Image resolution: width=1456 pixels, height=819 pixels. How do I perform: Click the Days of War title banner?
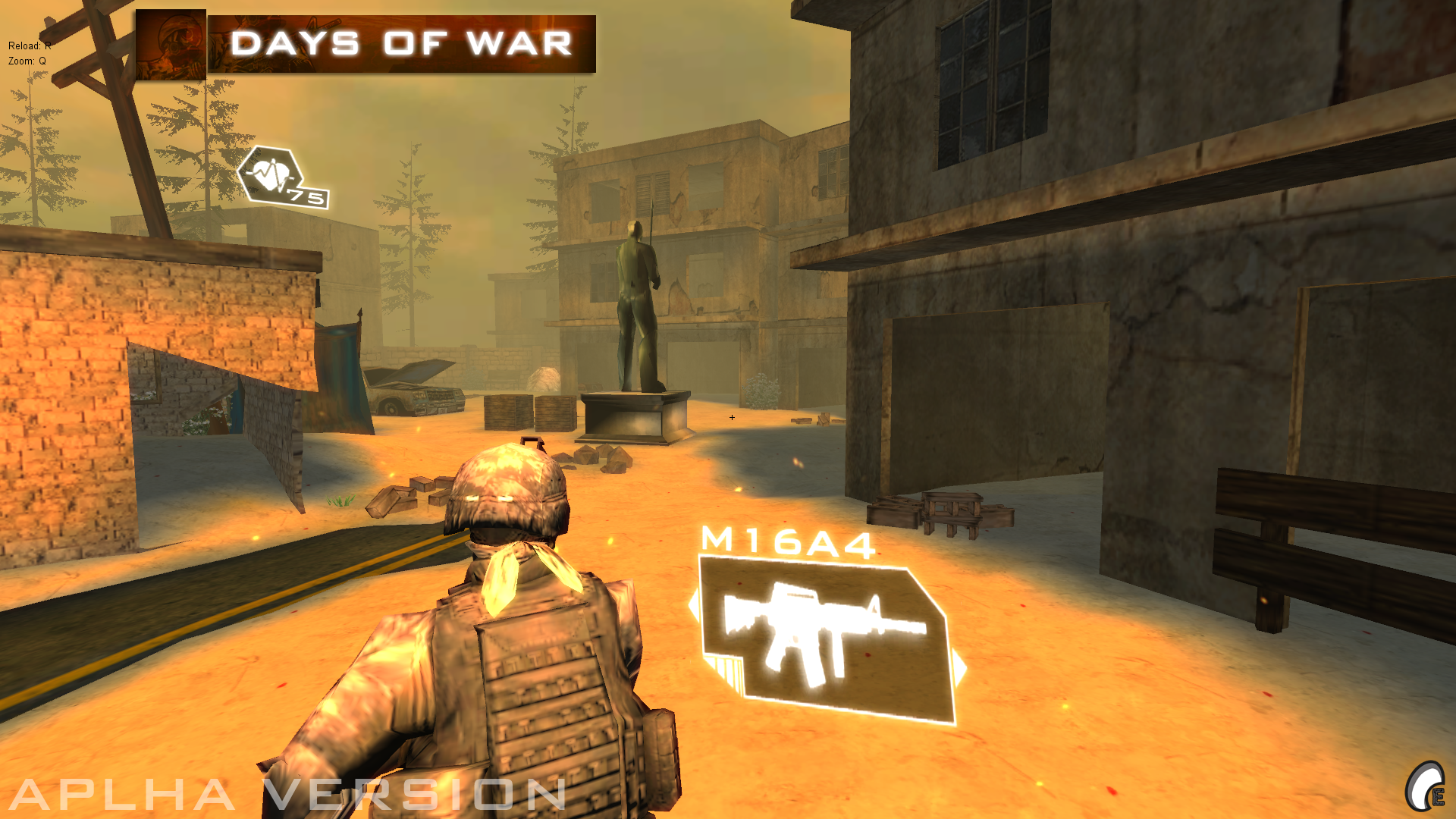coord(402,44)
